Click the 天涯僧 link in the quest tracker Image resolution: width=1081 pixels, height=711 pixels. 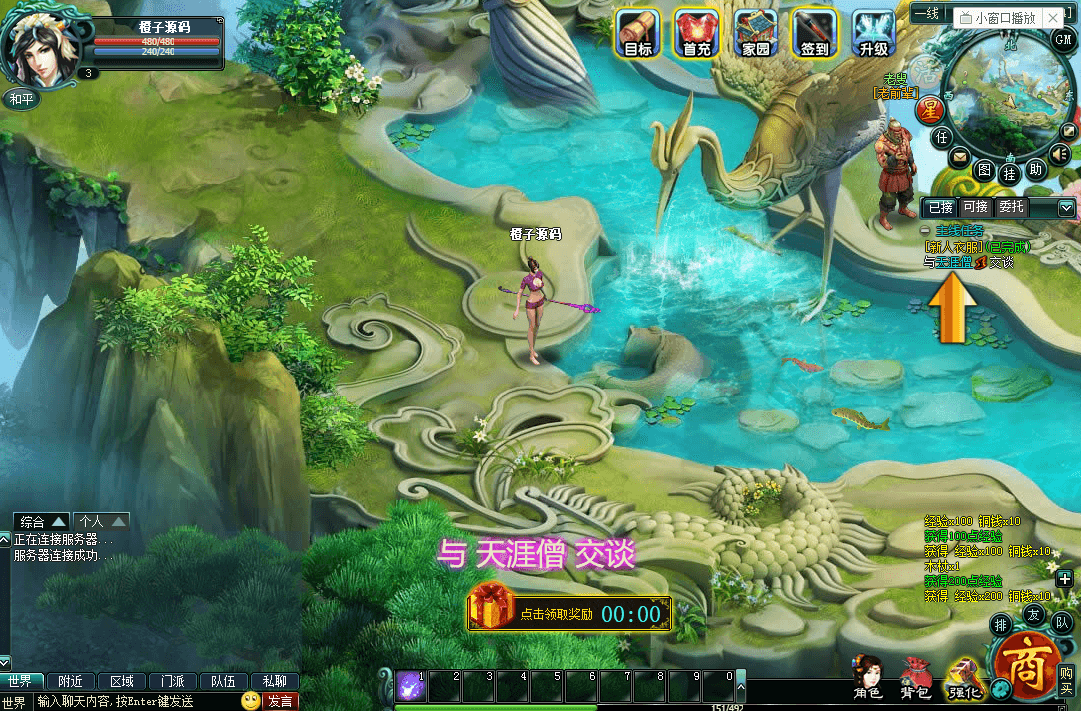click(947, 262)
